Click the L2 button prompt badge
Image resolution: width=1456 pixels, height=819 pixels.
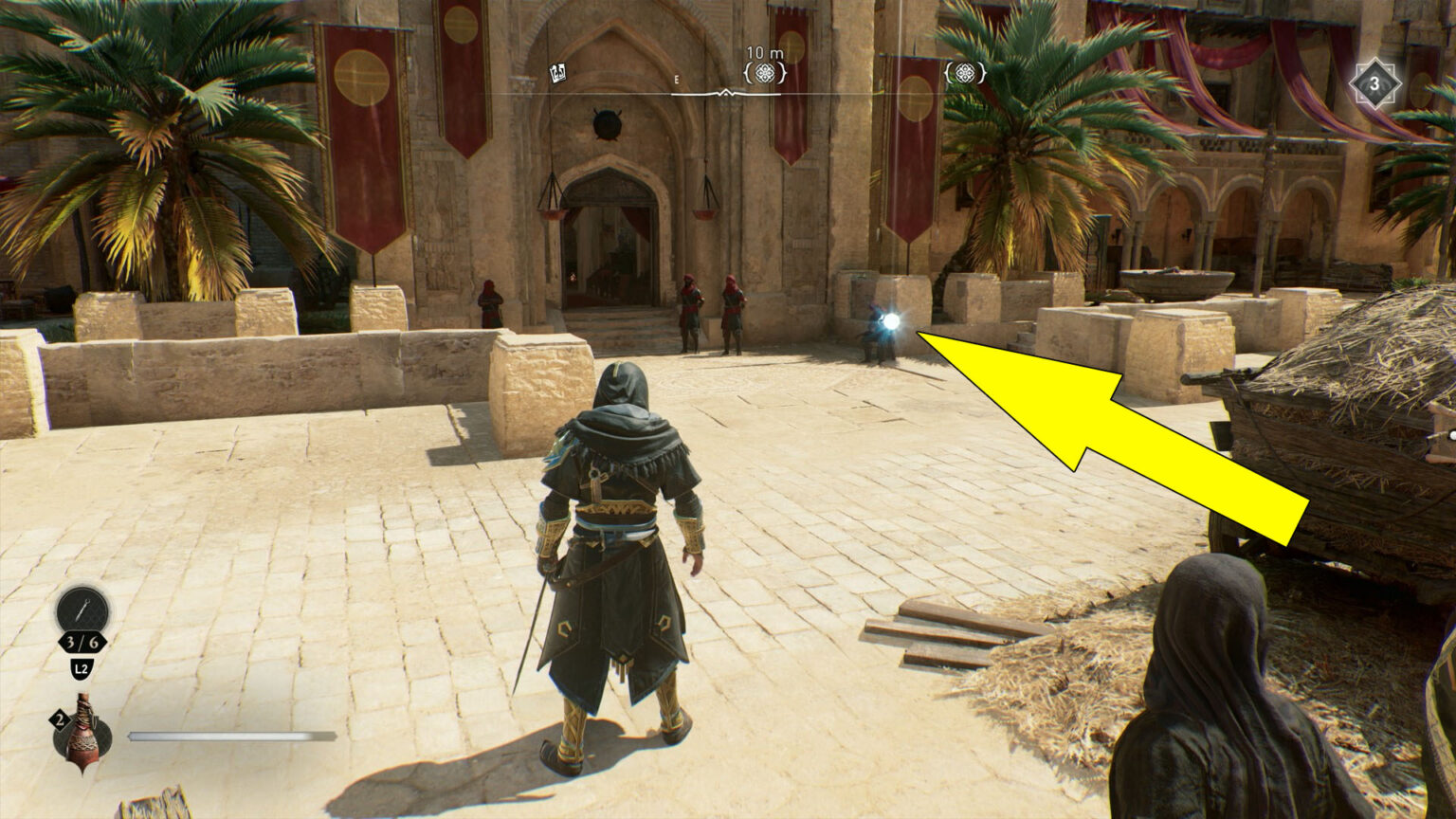coord(81,667)
